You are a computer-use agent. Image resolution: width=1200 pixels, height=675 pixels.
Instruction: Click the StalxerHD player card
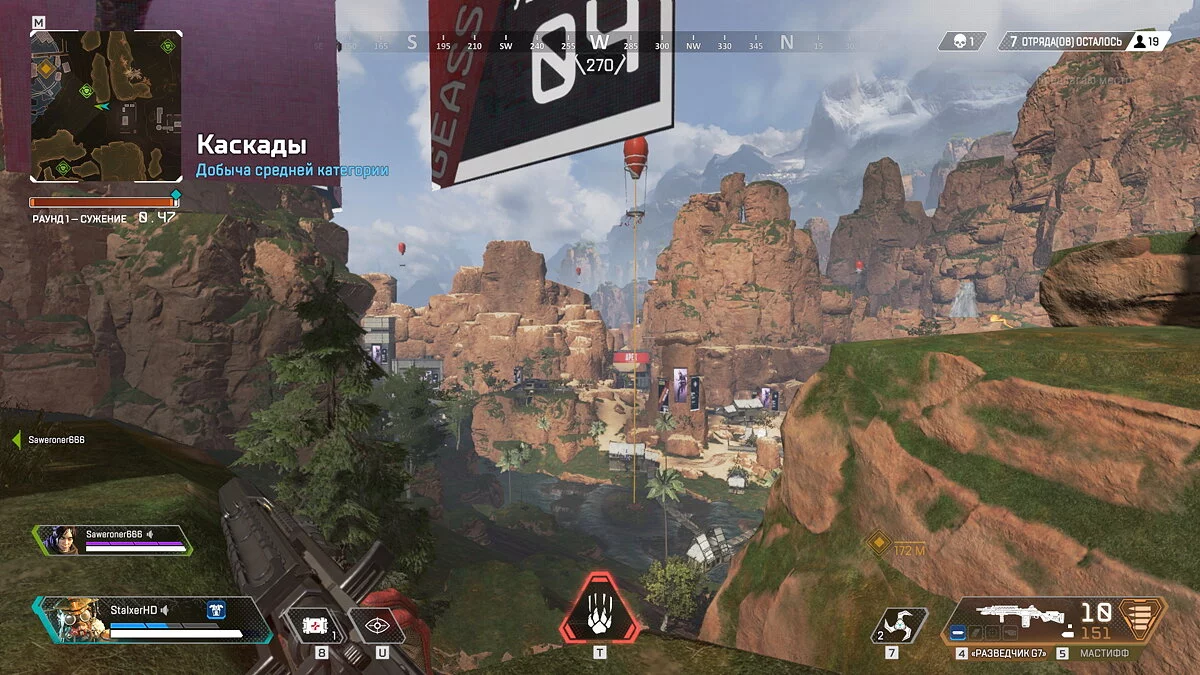pyautogui.click(x=150, y=618)
